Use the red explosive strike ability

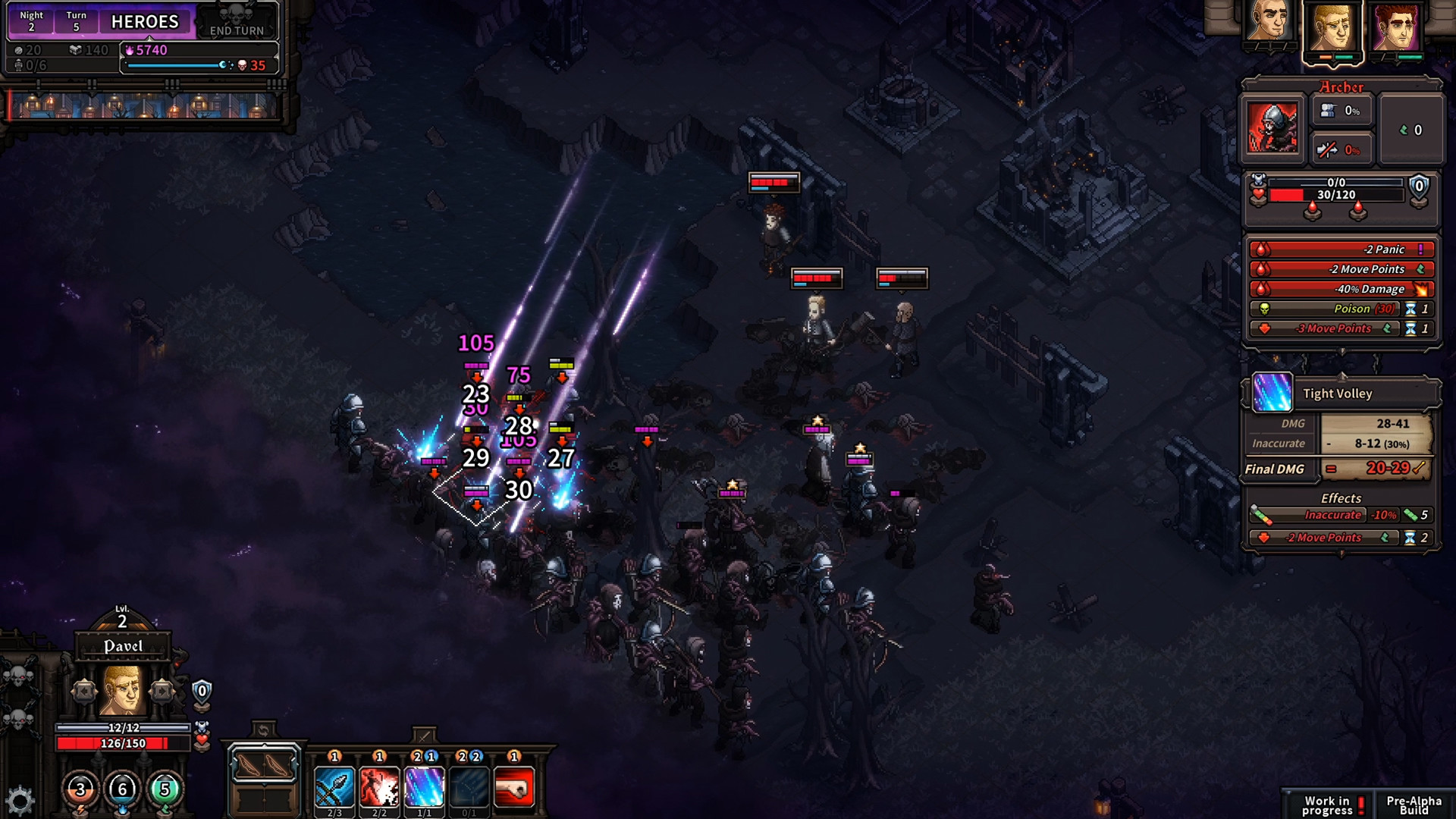(379, 786)
